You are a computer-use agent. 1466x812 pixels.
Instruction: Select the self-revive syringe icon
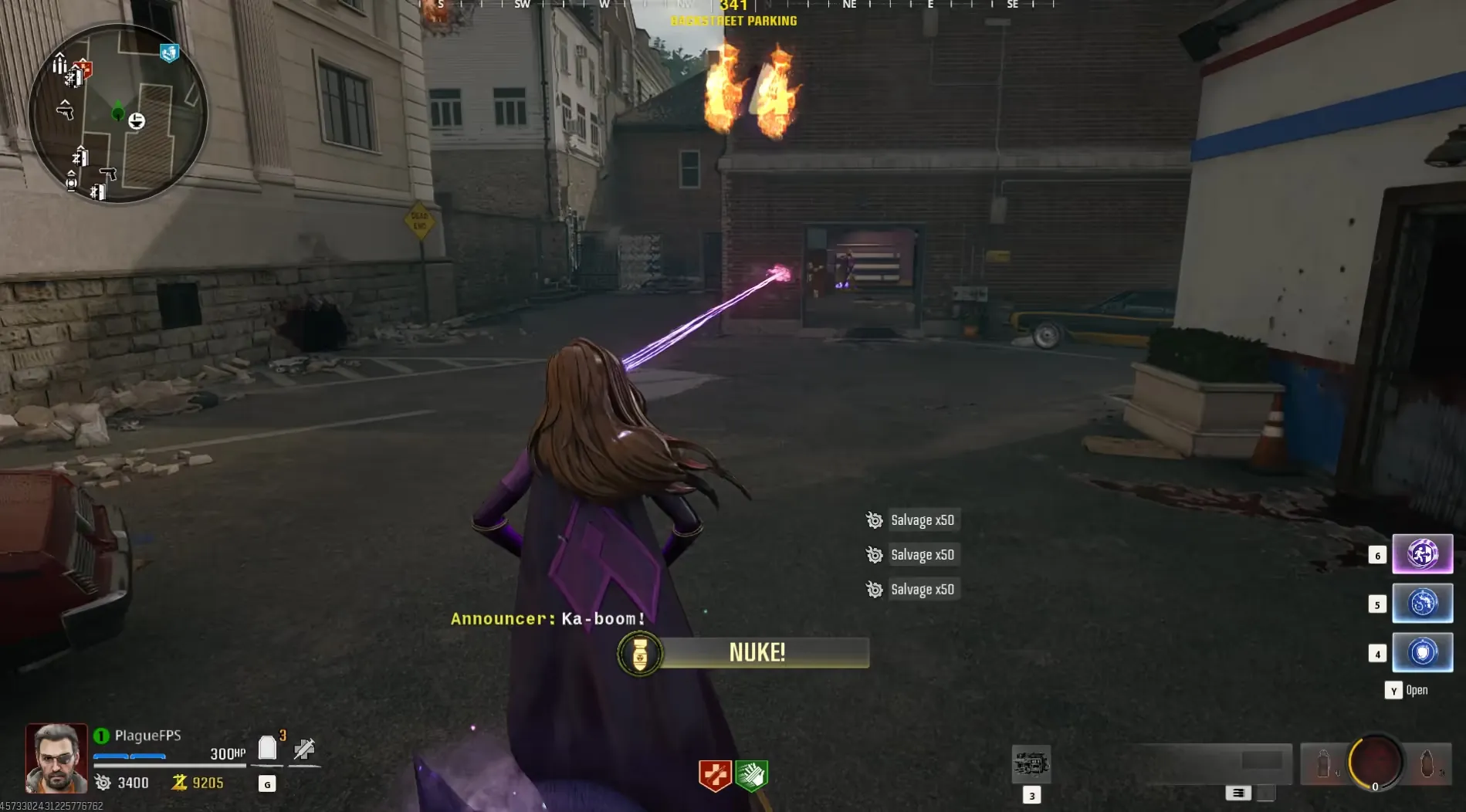pyautogui.click(x=304, y=749)
